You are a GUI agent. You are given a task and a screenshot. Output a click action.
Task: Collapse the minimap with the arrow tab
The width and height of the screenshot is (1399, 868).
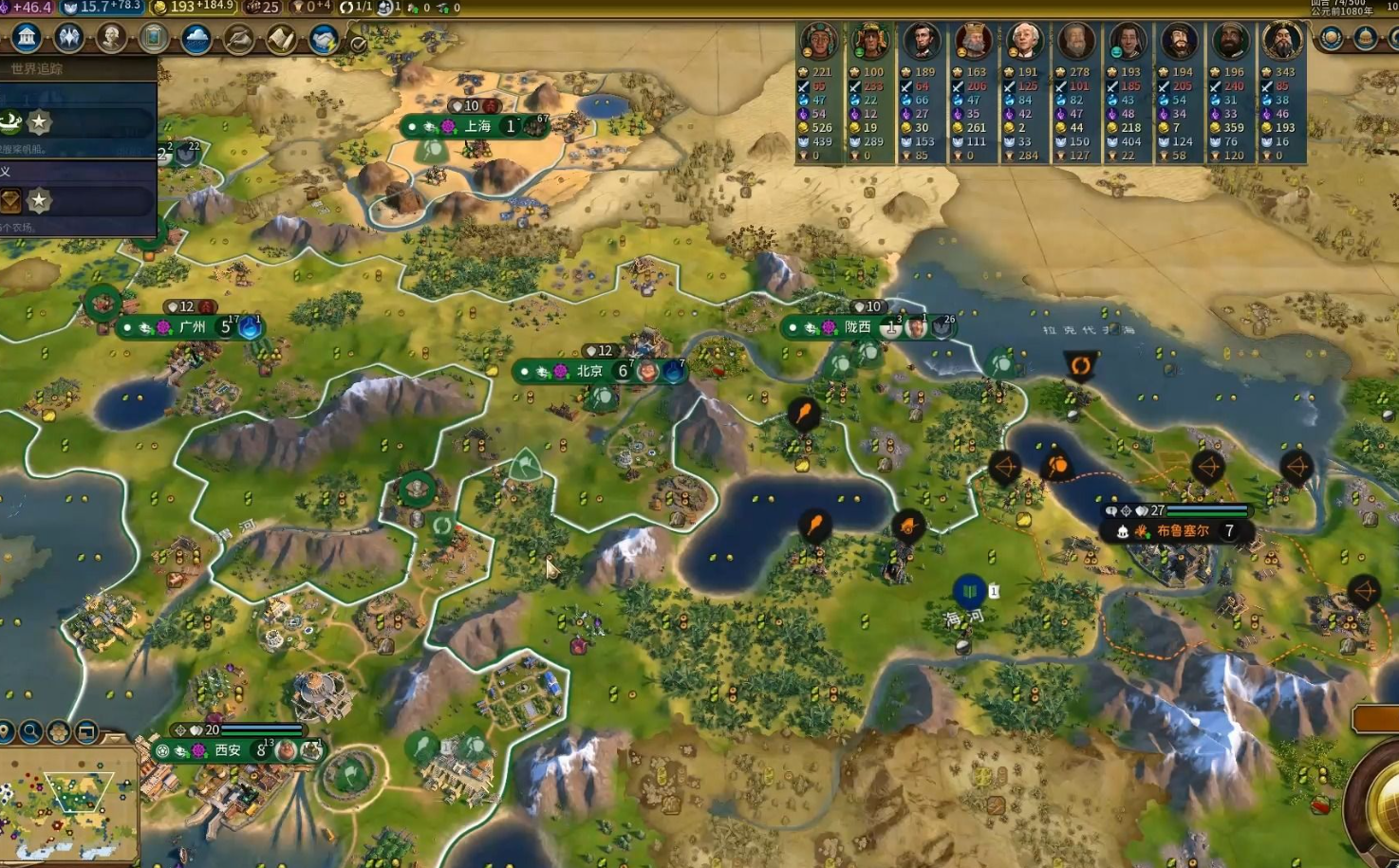click(x=115, y=737)
